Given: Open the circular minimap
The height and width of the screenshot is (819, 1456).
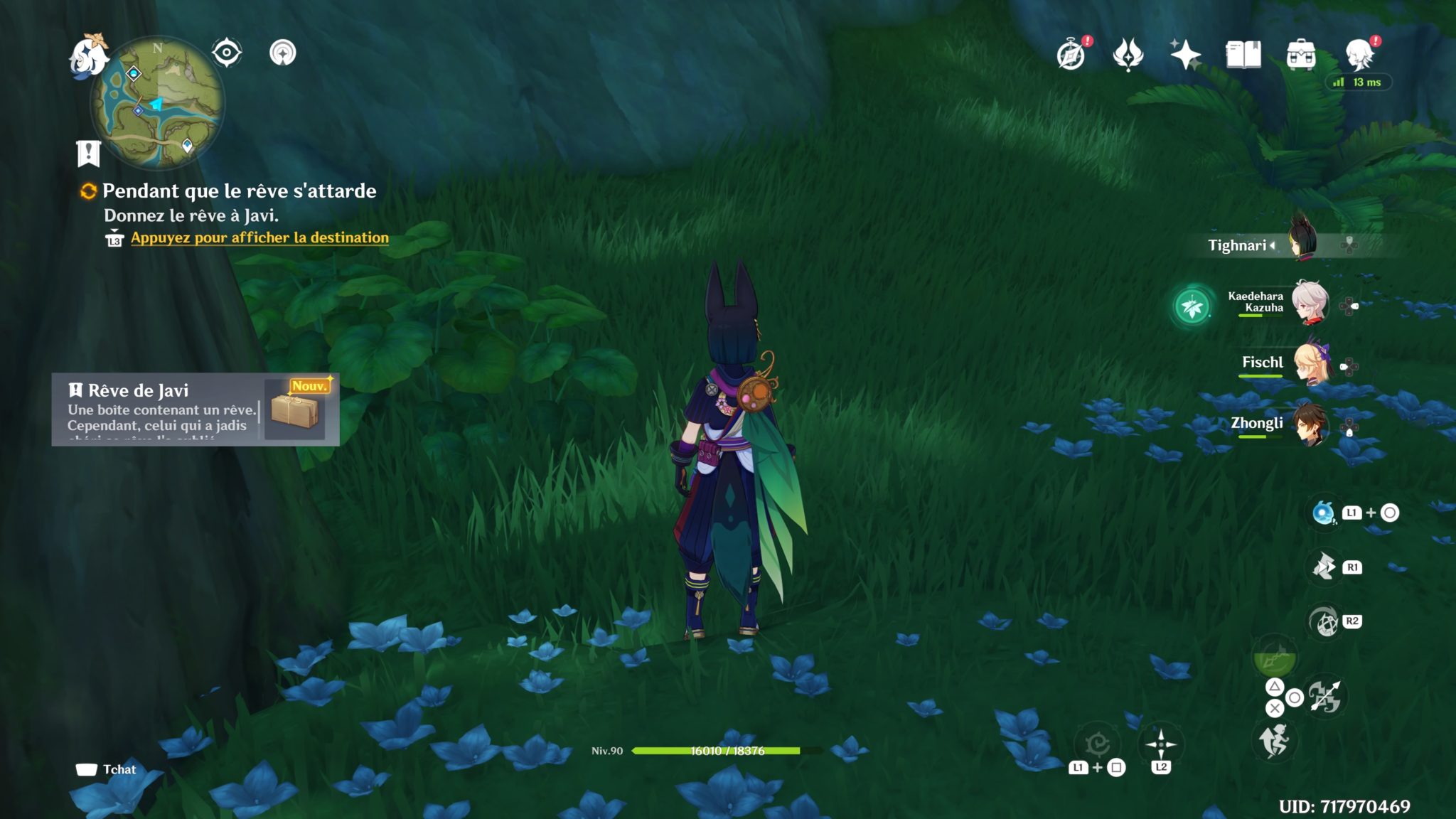Looking at the screenshot, I should (x=157, y=103).
